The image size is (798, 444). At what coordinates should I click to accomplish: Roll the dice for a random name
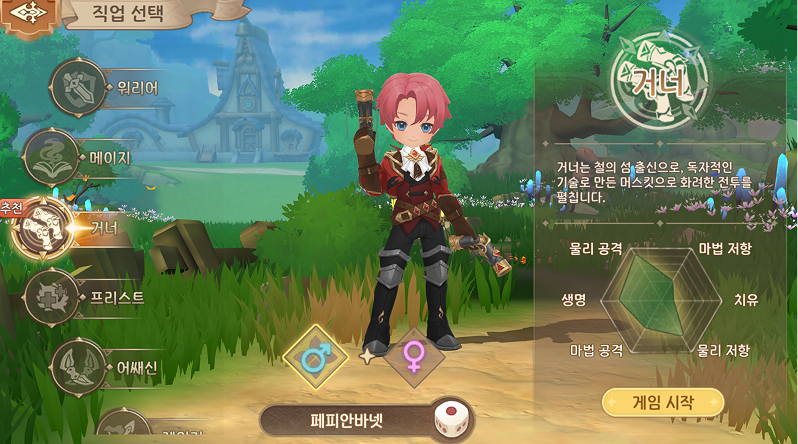pos(453,420)
